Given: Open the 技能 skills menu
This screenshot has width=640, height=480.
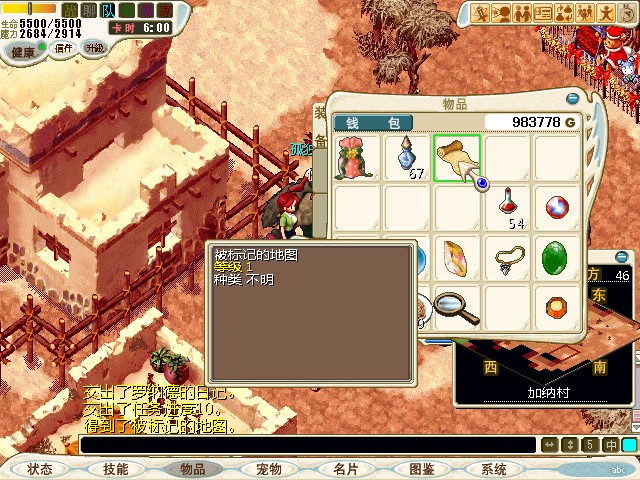Looking at the screenshot, I should tap(116, 469).
